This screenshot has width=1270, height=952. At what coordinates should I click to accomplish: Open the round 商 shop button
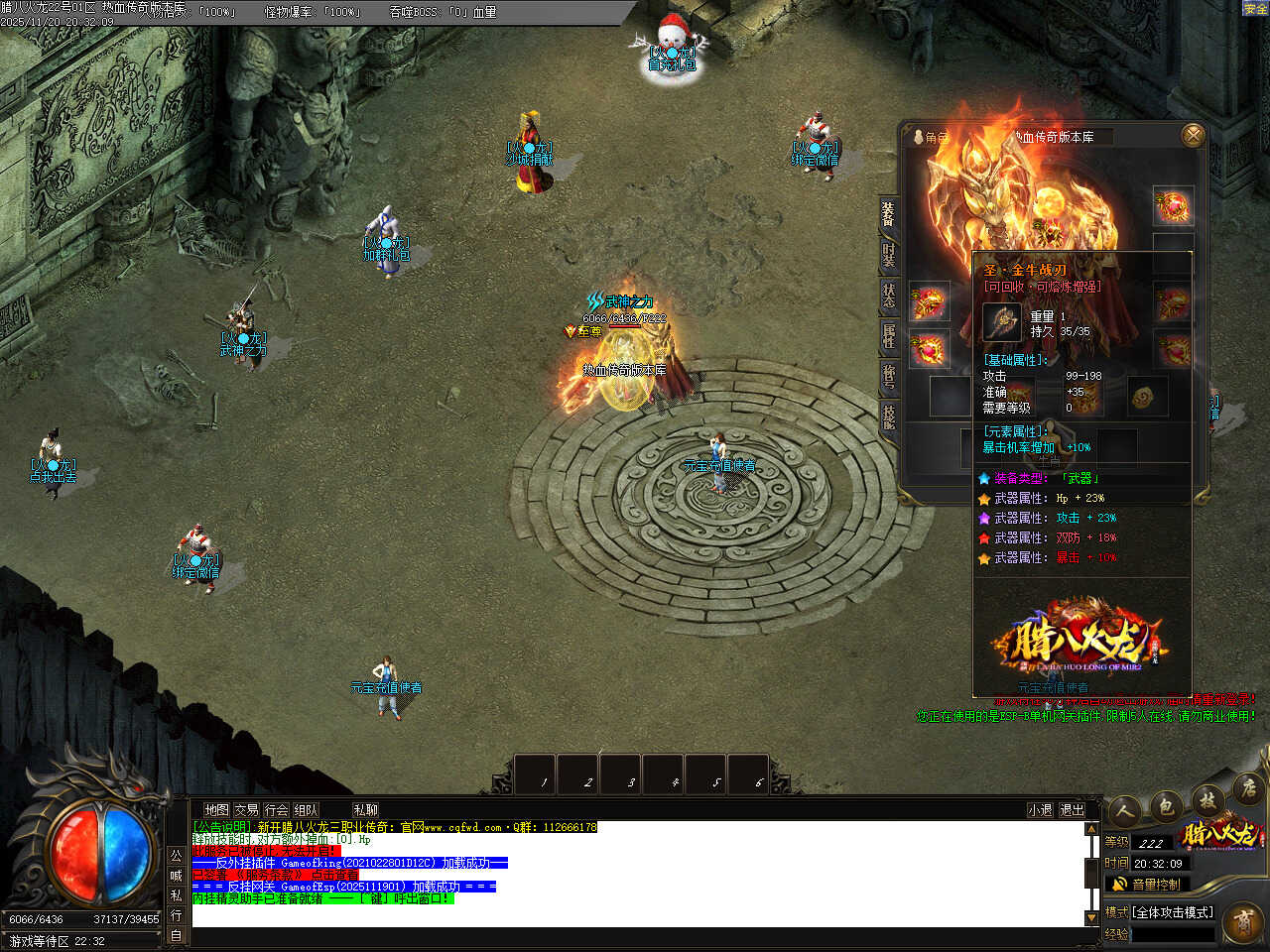coord(1241,923)
